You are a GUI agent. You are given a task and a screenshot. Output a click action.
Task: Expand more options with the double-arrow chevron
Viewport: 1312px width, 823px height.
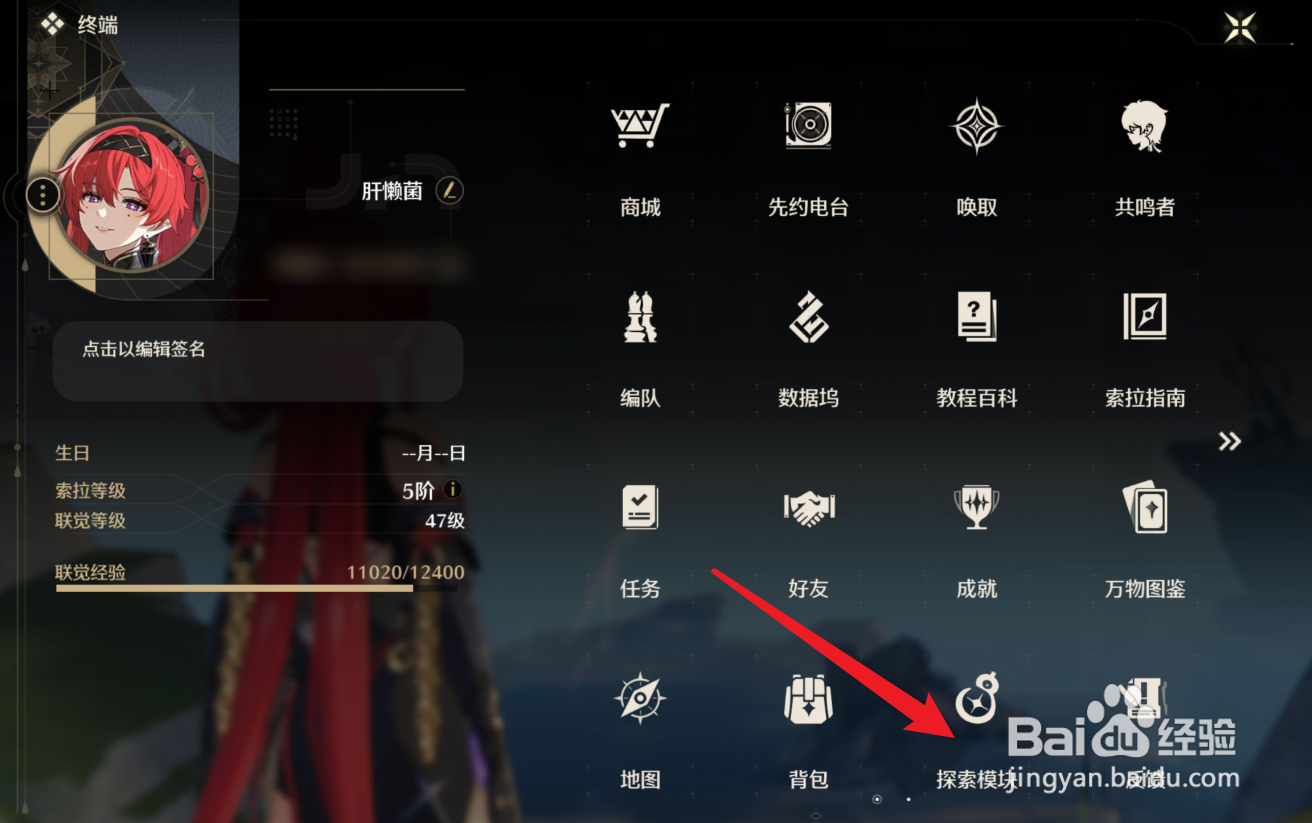(1229, 441)
